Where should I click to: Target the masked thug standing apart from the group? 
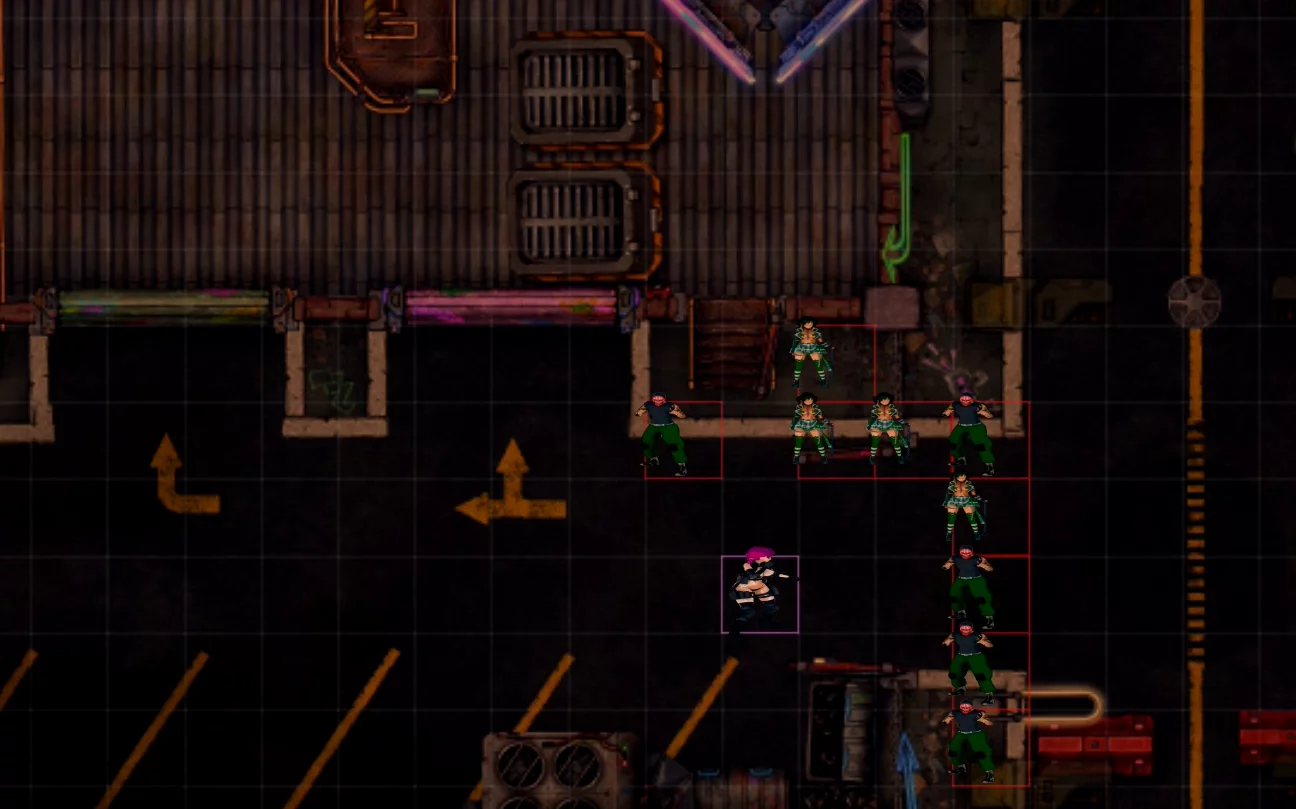(662, 434)
